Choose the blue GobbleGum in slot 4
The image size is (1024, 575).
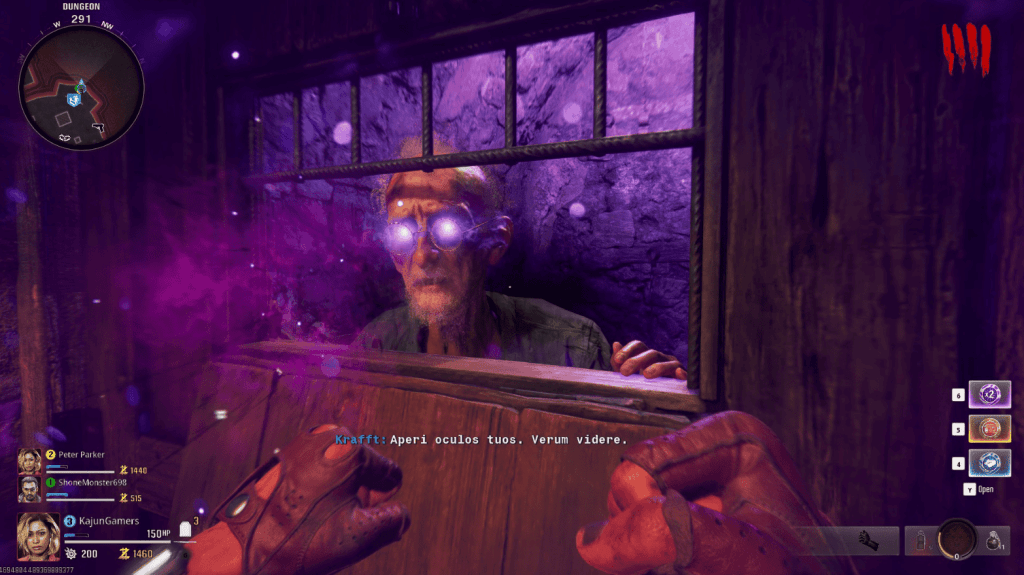tap(990, 463)
